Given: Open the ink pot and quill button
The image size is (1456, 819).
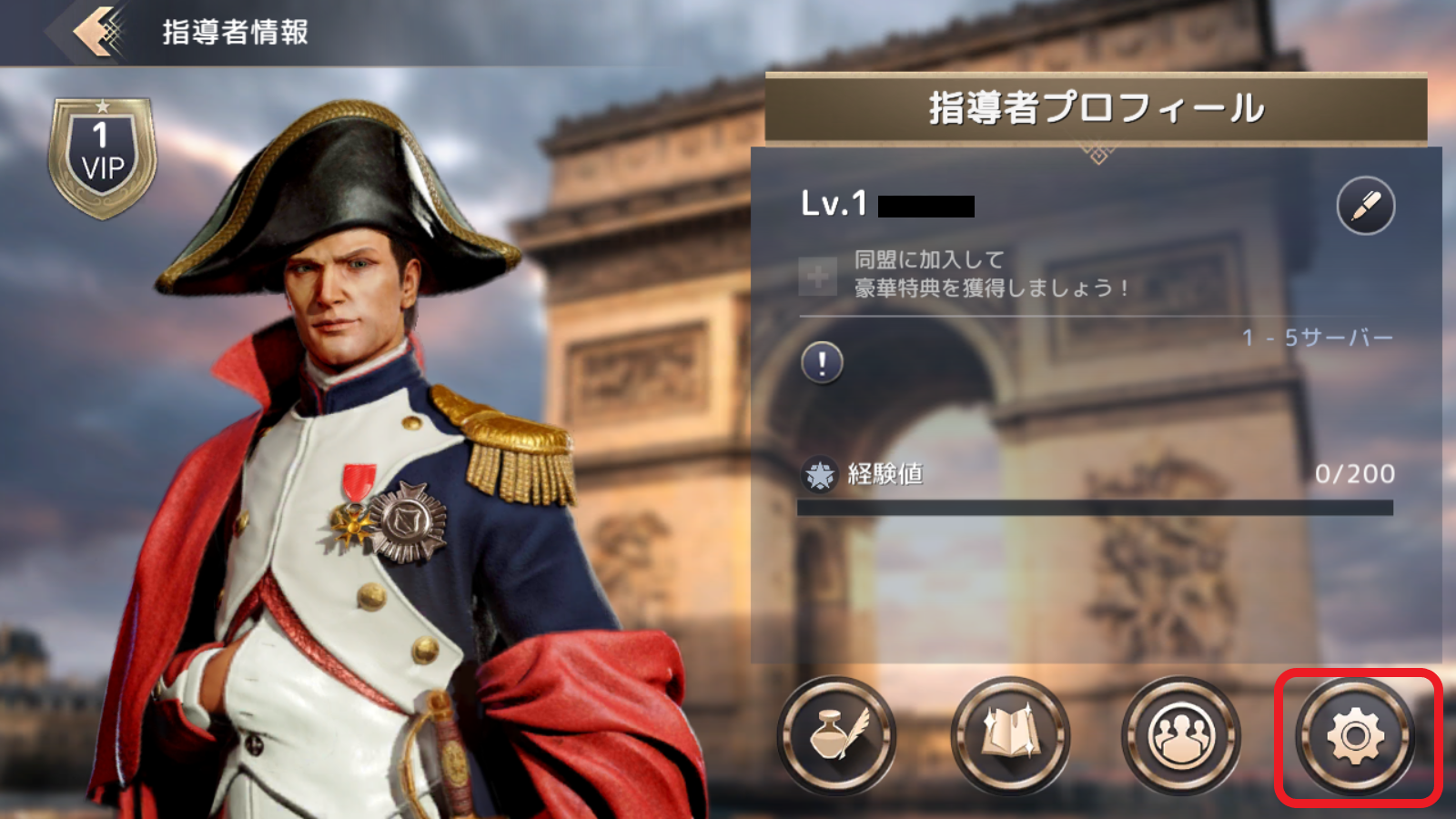Looking at the screenshot, I should 836,735.
